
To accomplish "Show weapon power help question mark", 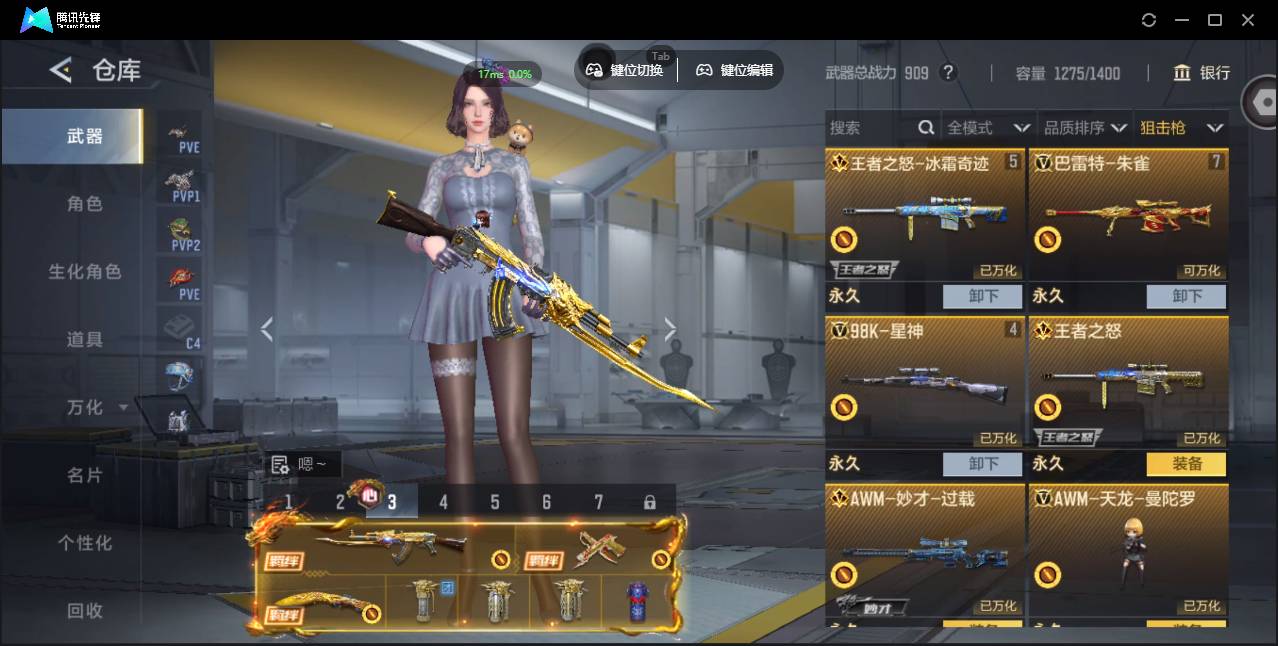I will (948, 73).
